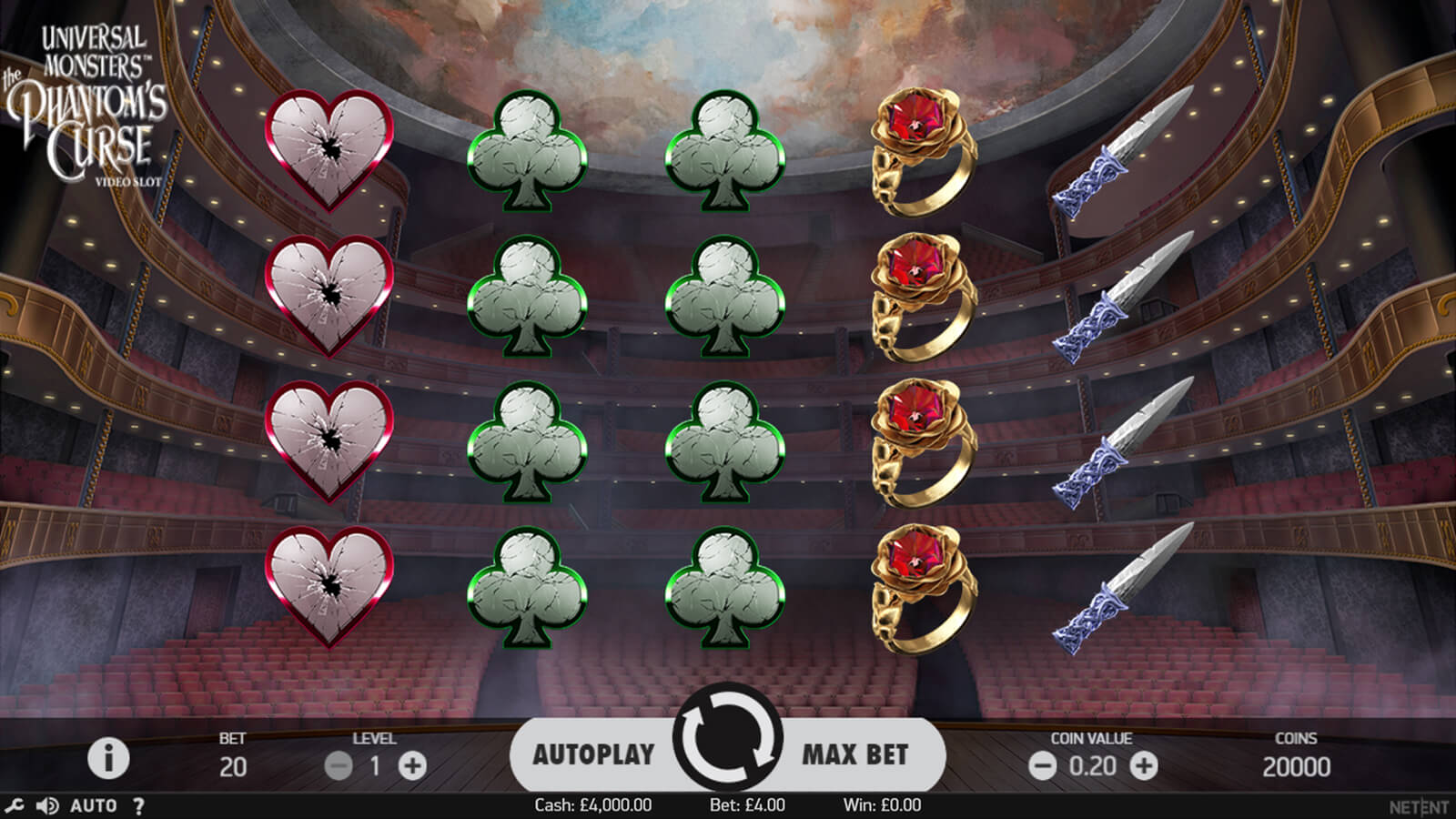Image resolution: width=1456 pixels, height=819 pixels.
Task: Open the paytable info button
Action: coord(108,758)
